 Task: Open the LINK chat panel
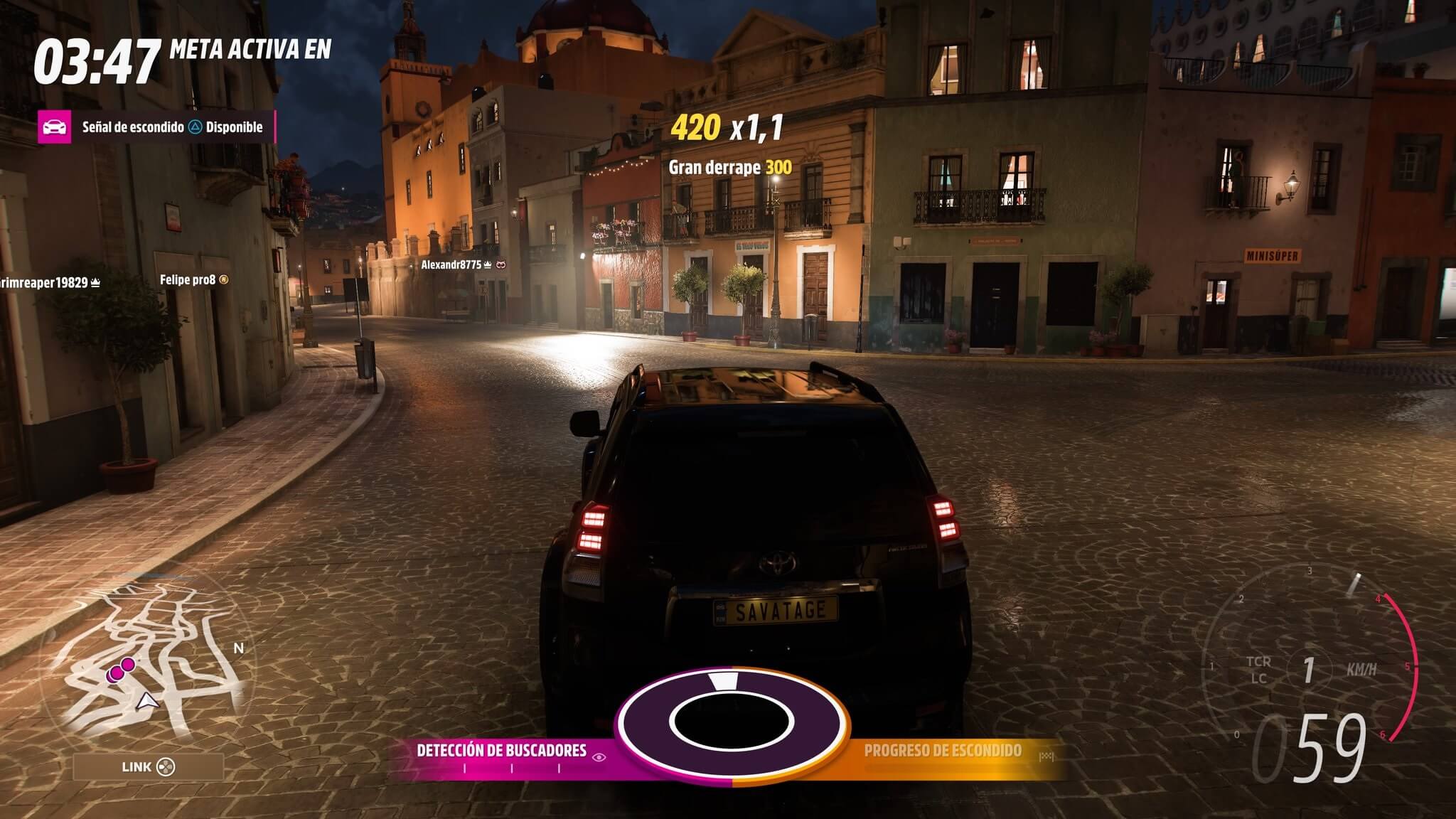148,767
